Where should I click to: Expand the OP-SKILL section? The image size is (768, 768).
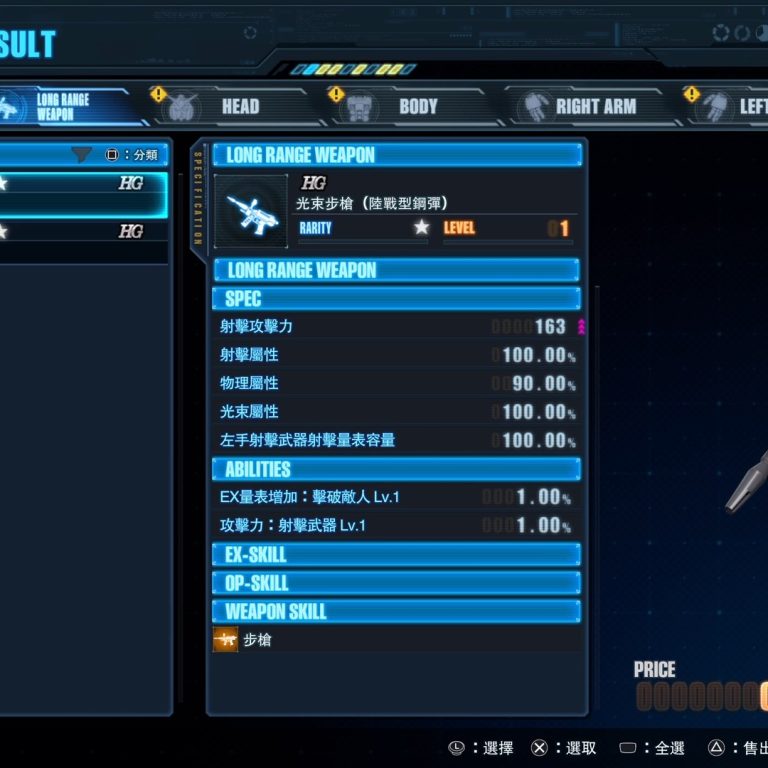[396, 583]
